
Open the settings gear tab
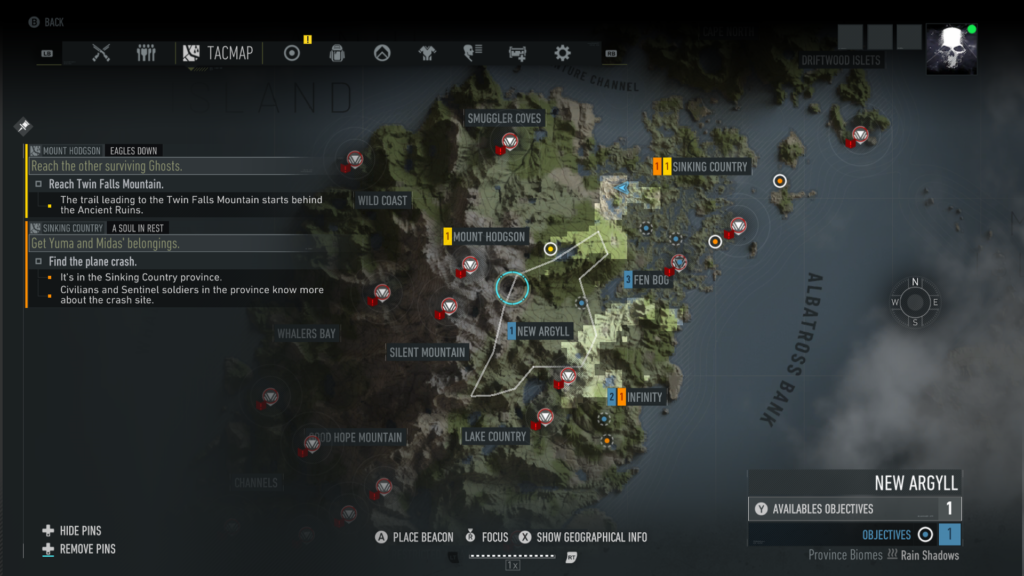click(x=562, y=53)
